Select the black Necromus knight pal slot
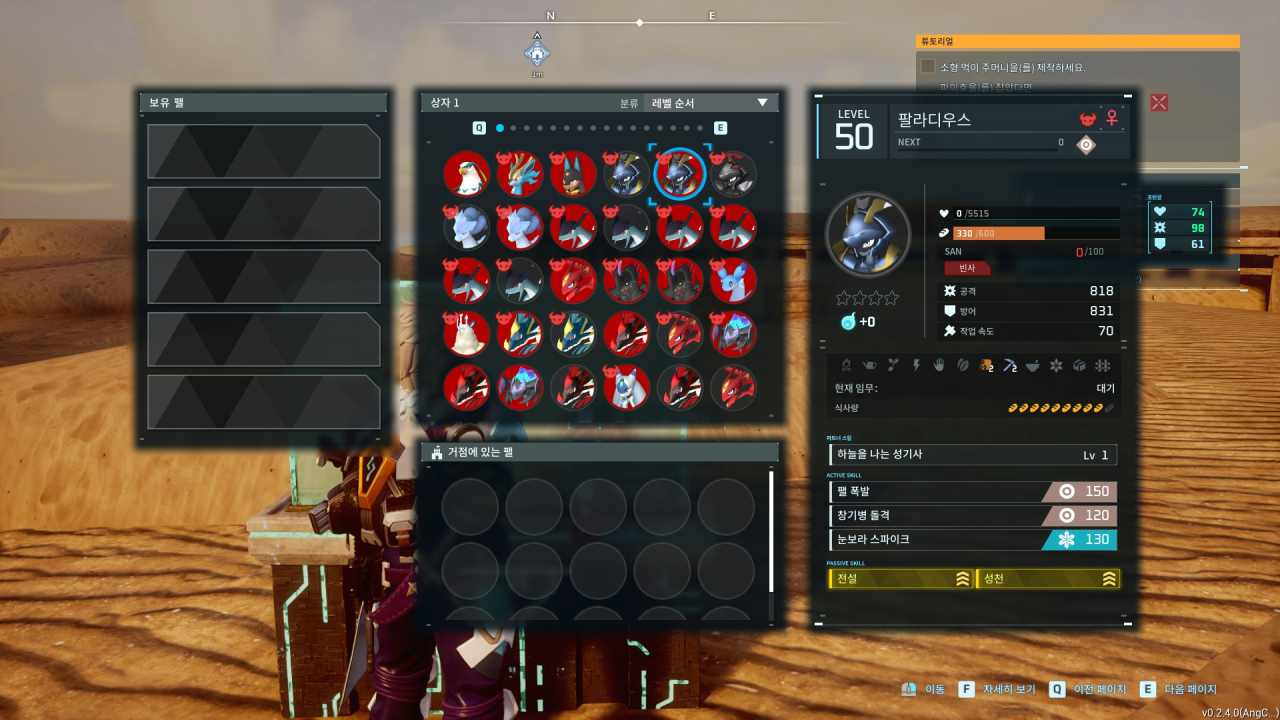Image resolution: width=1280 pixels, height=720 pixels. pos(733,174)
